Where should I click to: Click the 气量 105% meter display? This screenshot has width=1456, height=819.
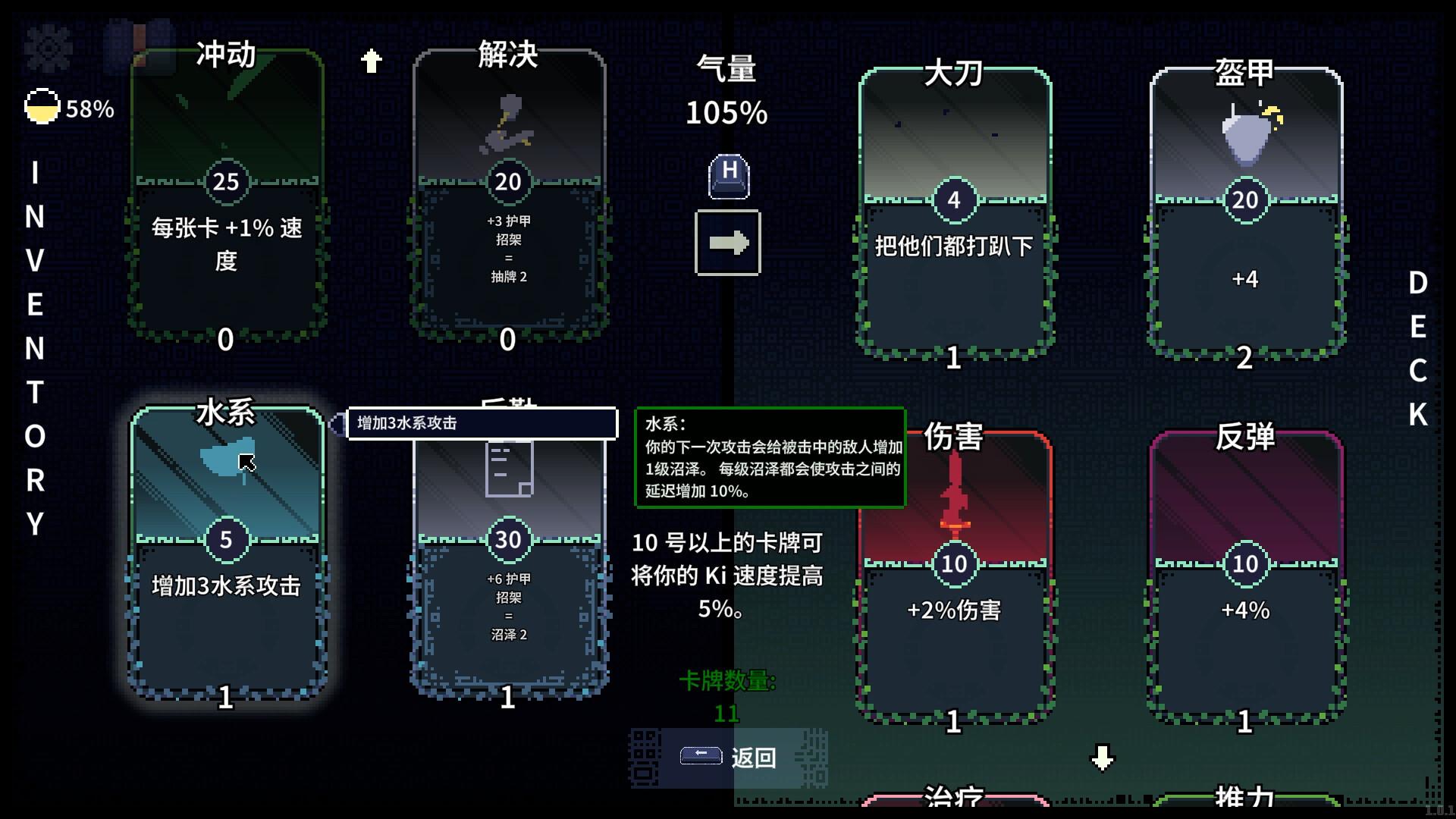(726, 91)
